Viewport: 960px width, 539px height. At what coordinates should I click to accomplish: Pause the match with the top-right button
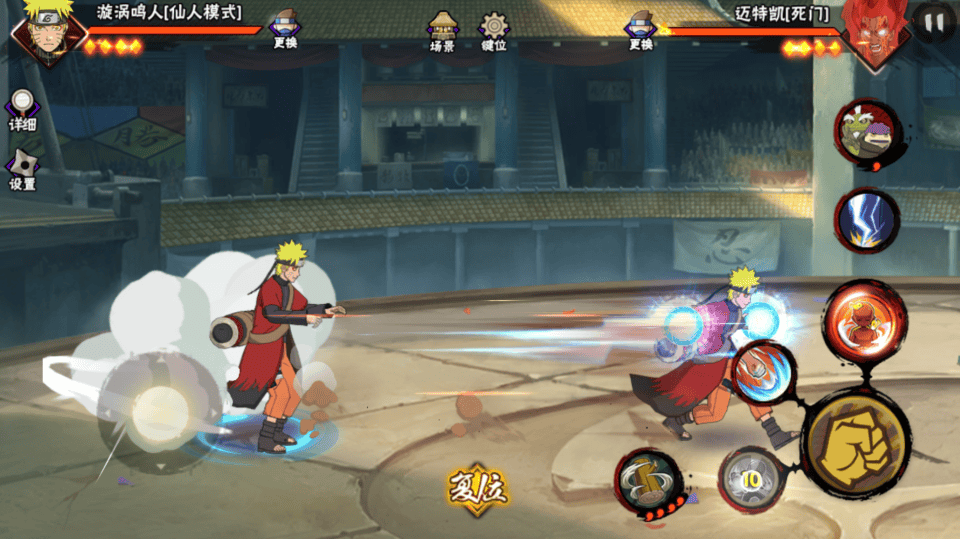coord(934,22)
